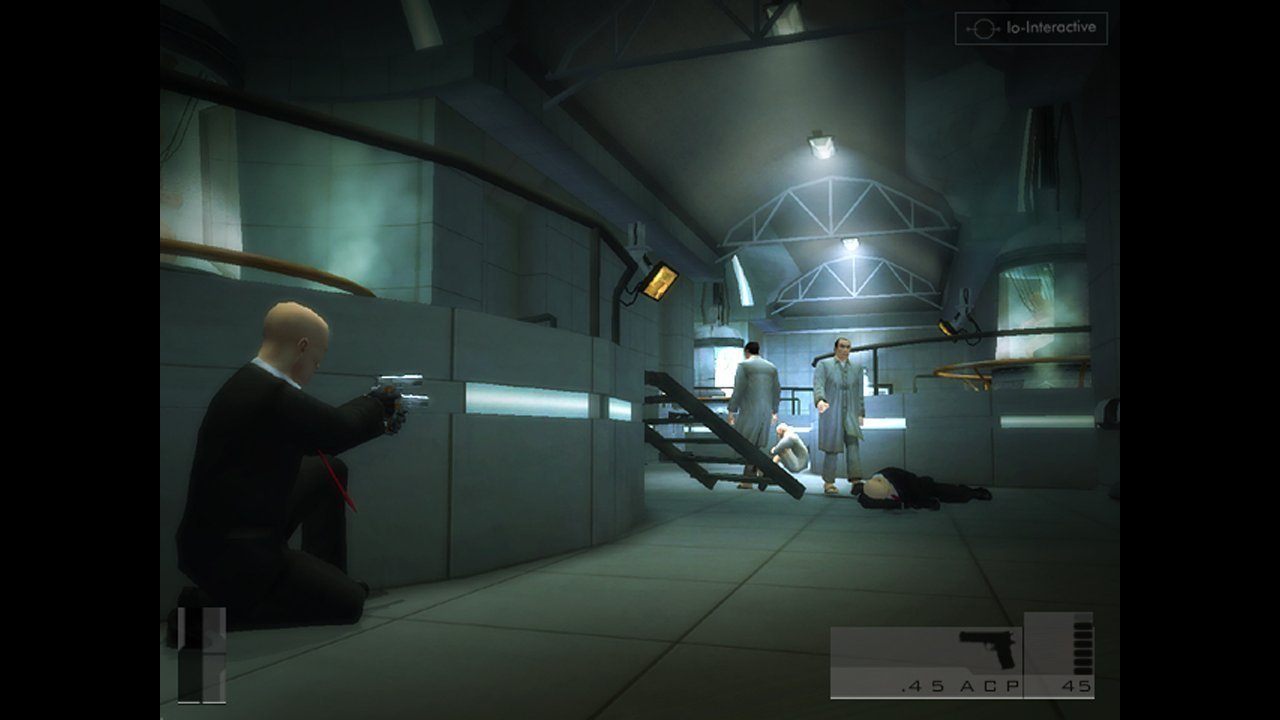The width and height of the screenshot is (1280, 720).
Task: Click the standing scientist in grey coat
Action: click(840, 410)
